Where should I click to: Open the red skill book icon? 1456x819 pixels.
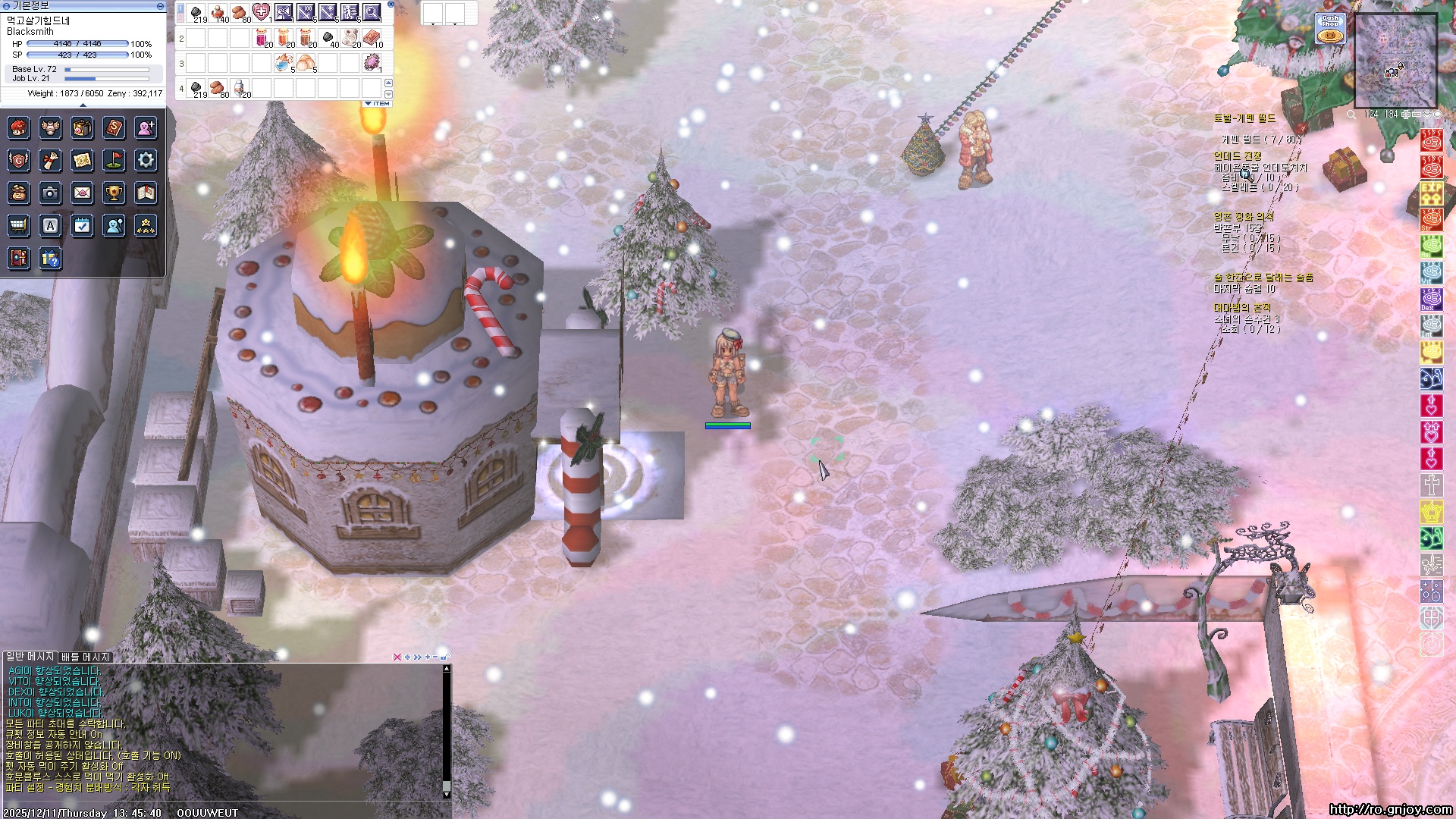(x=114, y=128)
